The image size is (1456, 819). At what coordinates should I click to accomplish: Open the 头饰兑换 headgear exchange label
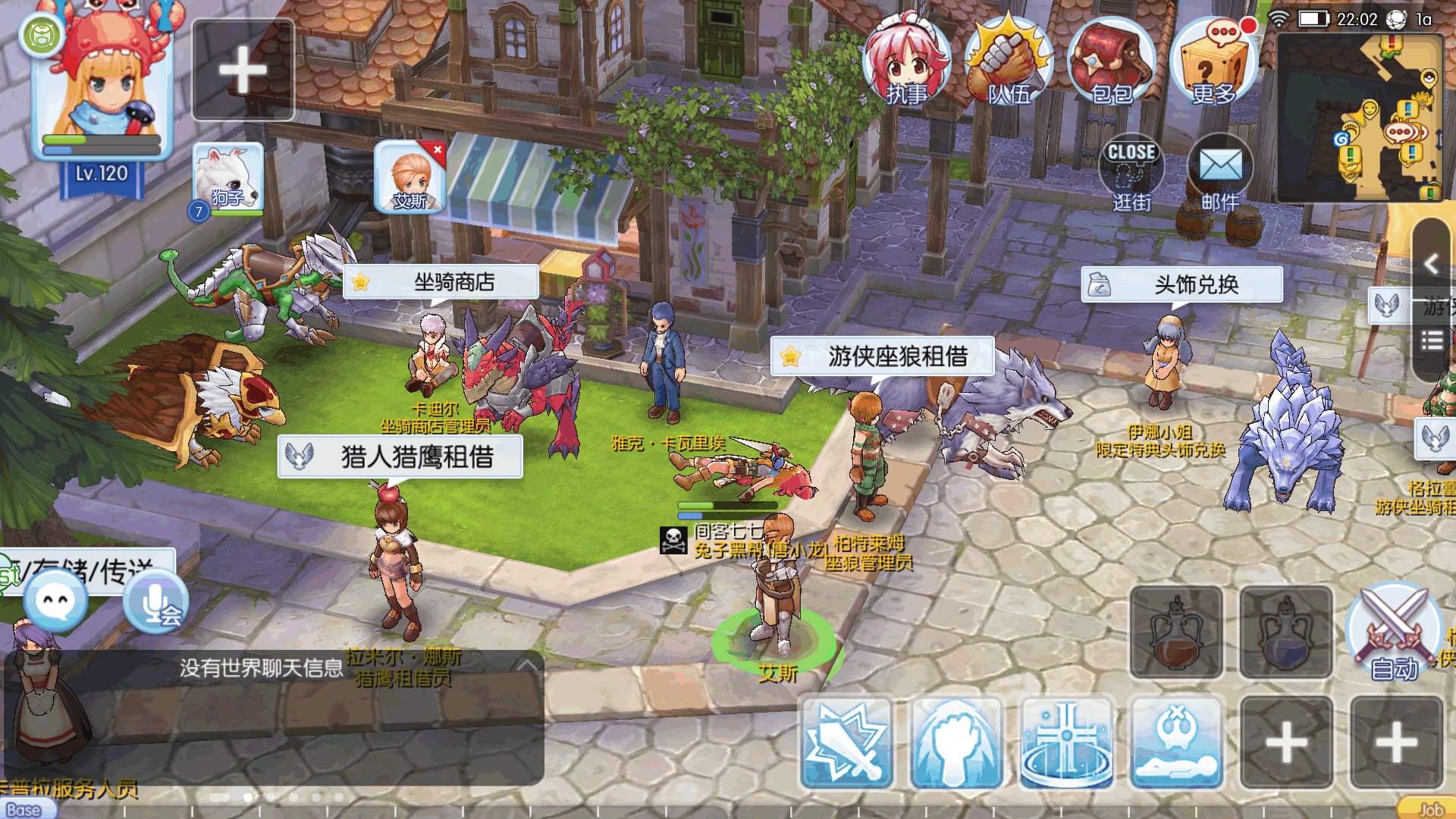[1181, 284]
